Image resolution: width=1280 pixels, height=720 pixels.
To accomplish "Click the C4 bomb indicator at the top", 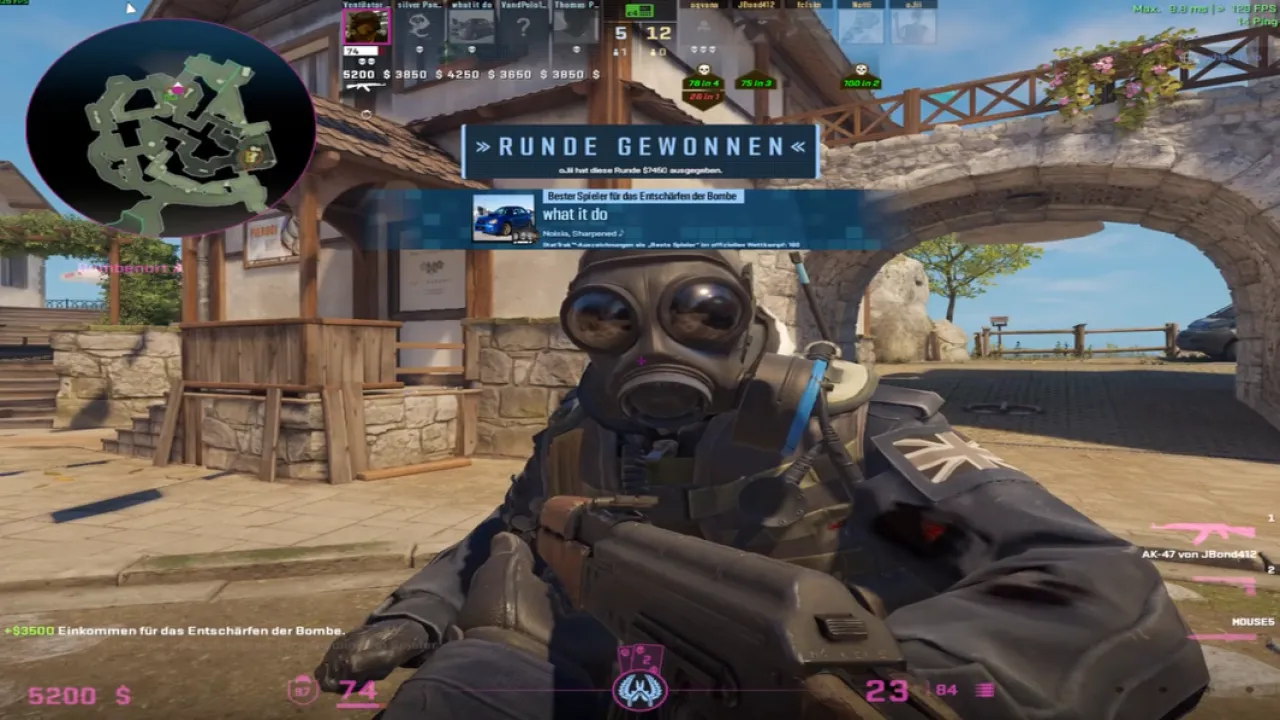I will [639, 12].
